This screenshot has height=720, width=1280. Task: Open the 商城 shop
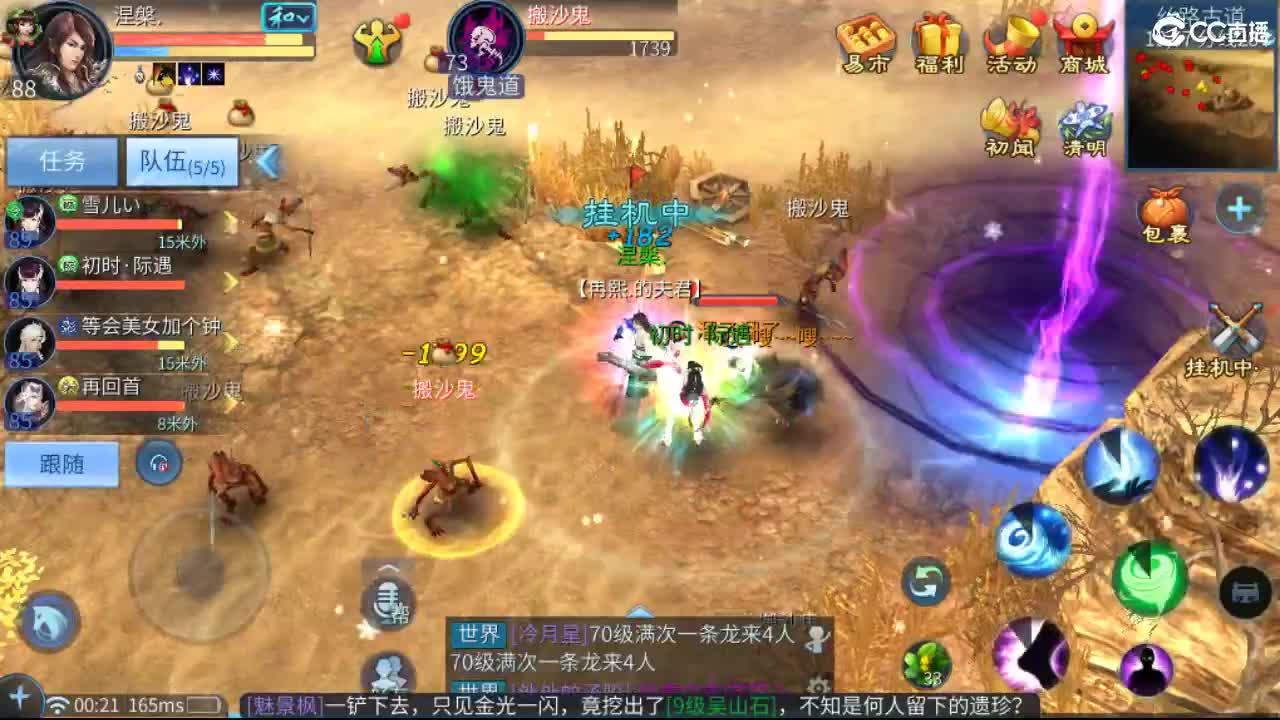point(1082,42)
